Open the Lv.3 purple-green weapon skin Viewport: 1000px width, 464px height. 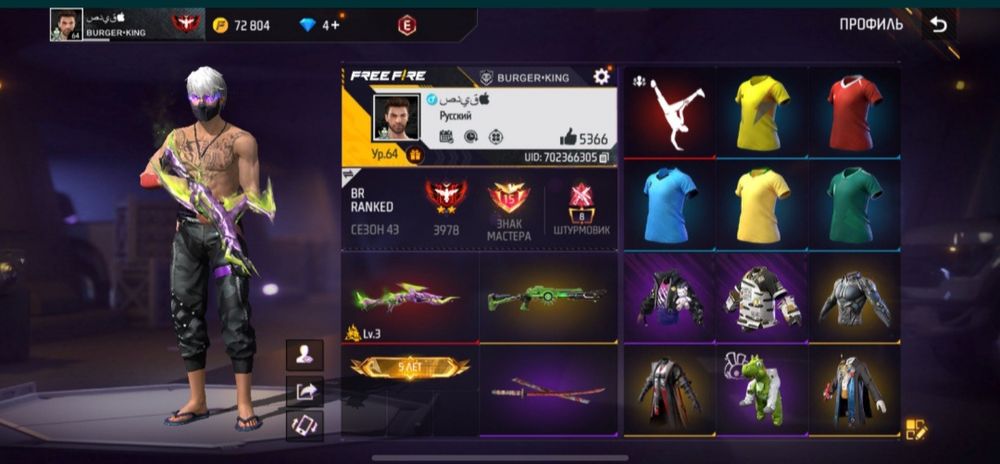click(409, 298)
